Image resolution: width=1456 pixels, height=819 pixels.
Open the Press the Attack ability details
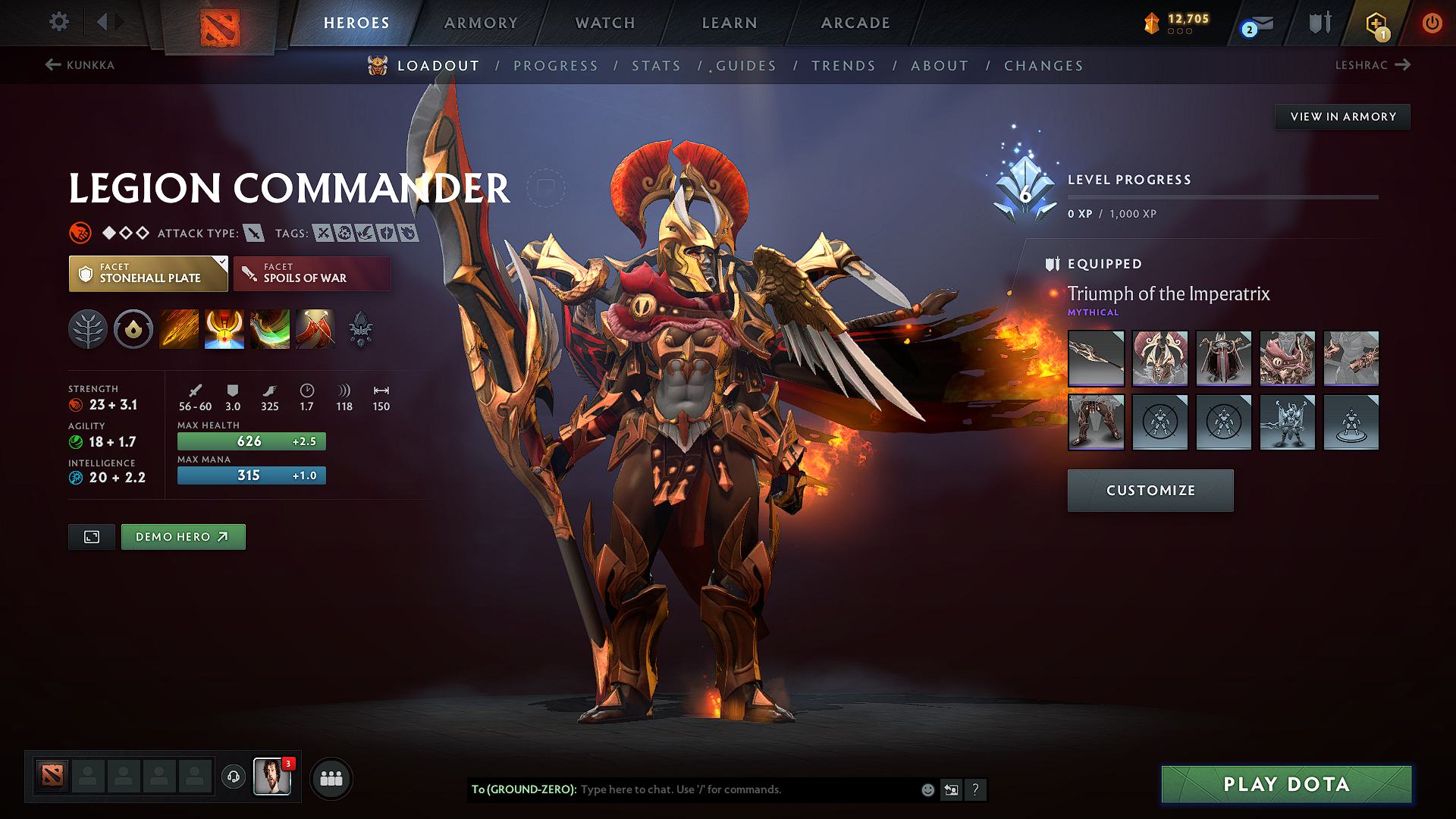224,328
